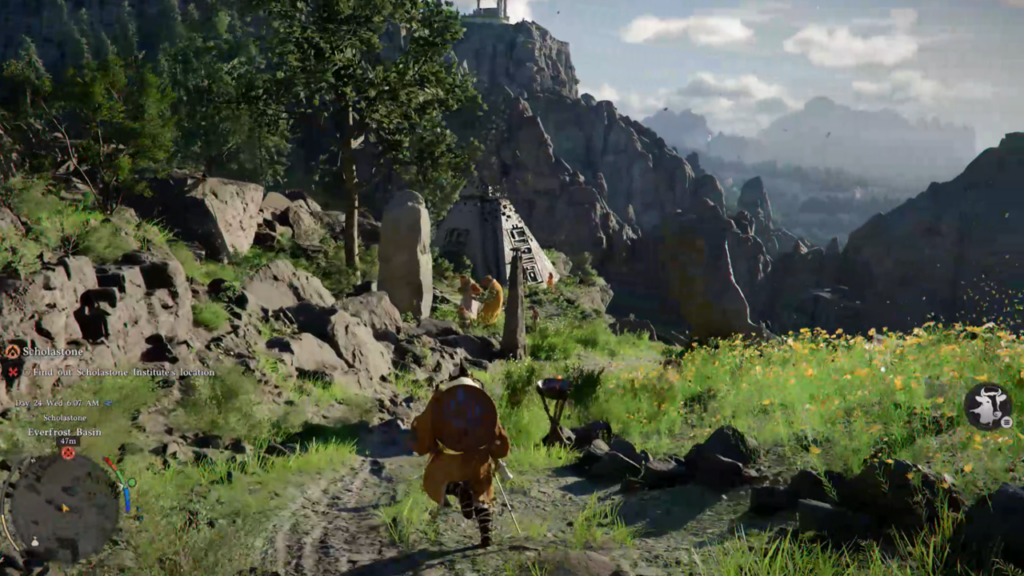
Task: Open the circular minimap
Action: [x=61, y=506]
